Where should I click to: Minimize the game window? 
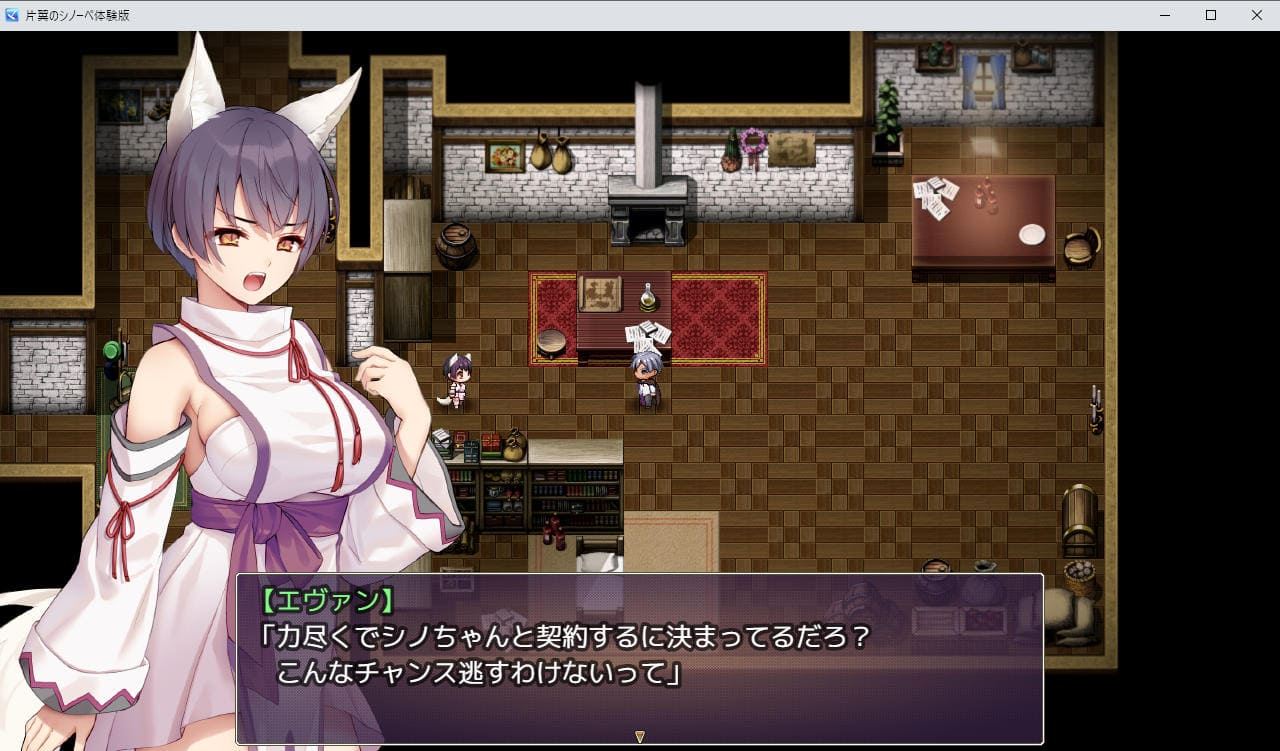coord(1165,15)
